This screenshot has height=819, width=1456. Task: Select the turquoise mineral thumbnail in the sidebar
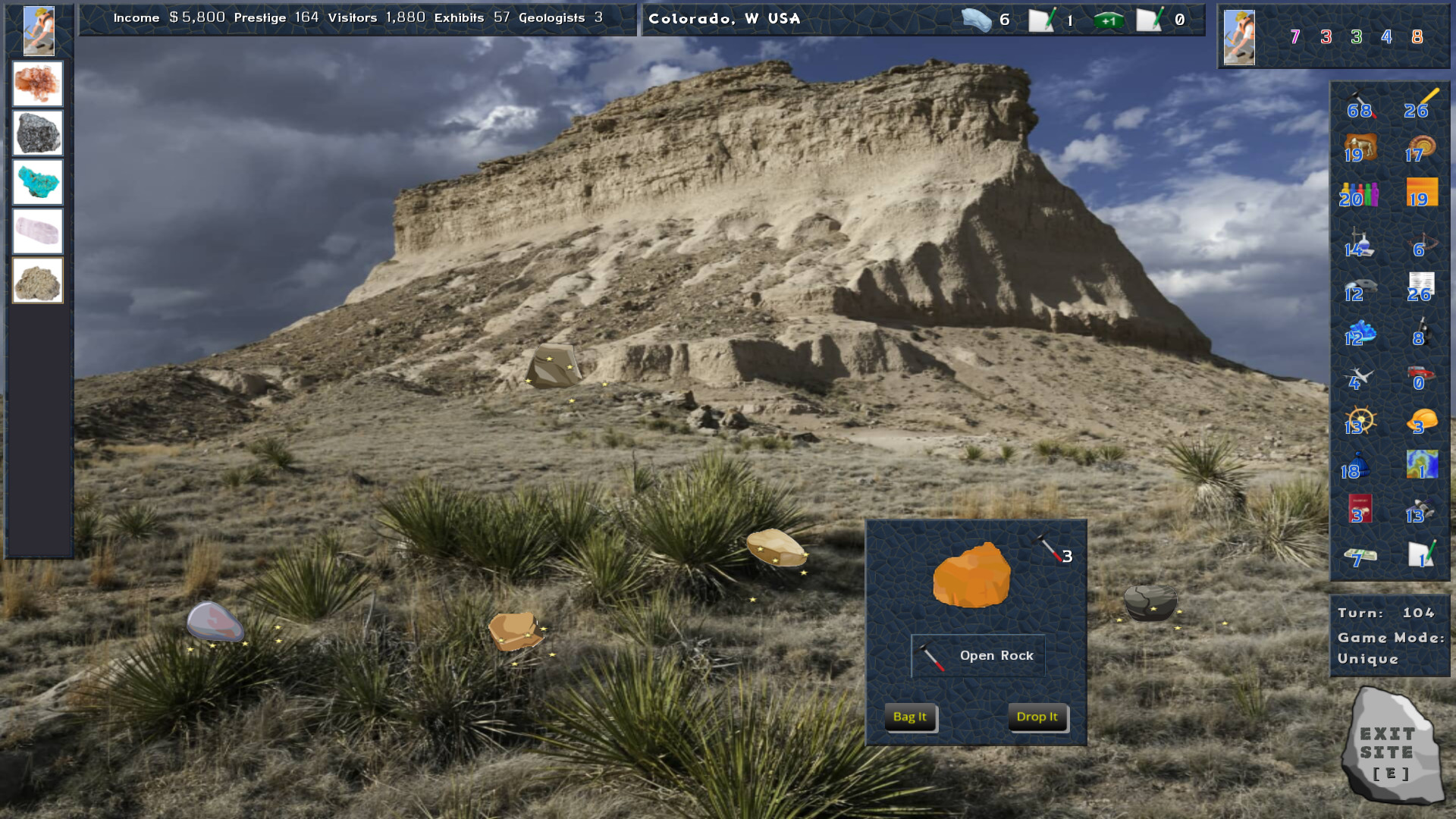[x=37, y=182]
